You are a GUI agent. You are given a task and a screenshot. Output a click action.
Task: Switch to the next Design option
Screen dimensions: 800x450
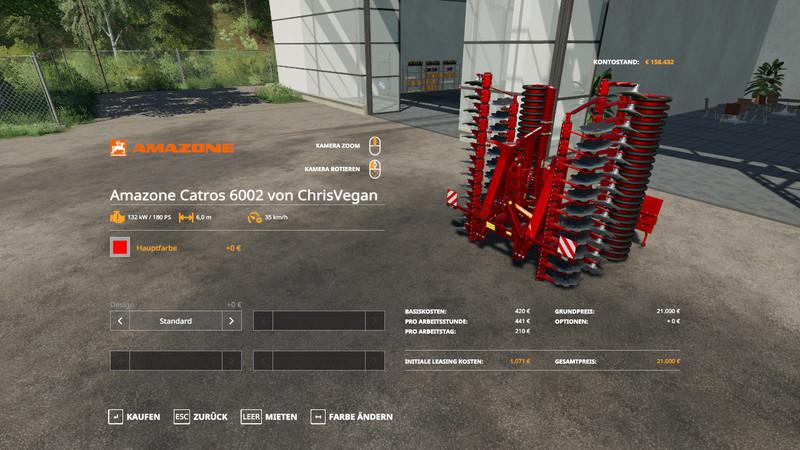231,321
